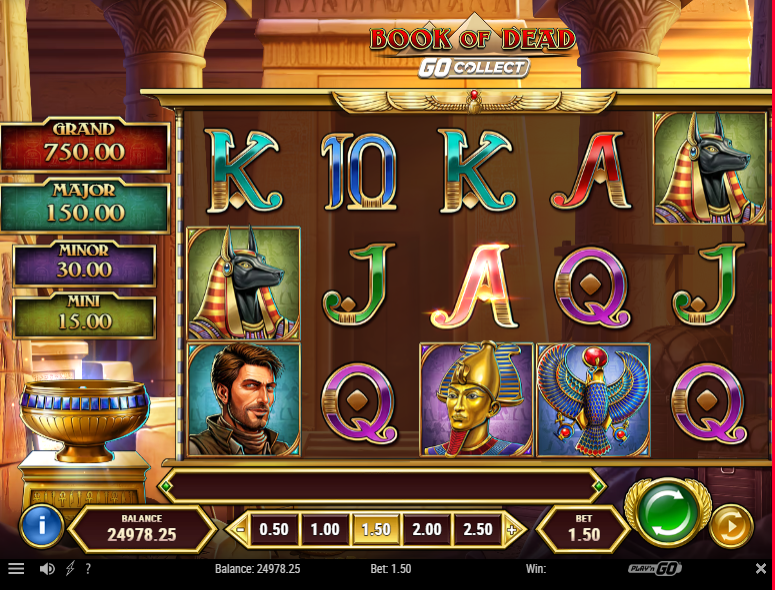The height and width of the screenshot is (590, 775).
Task: Spin the reels with the green button
Action: pos(668,513)
